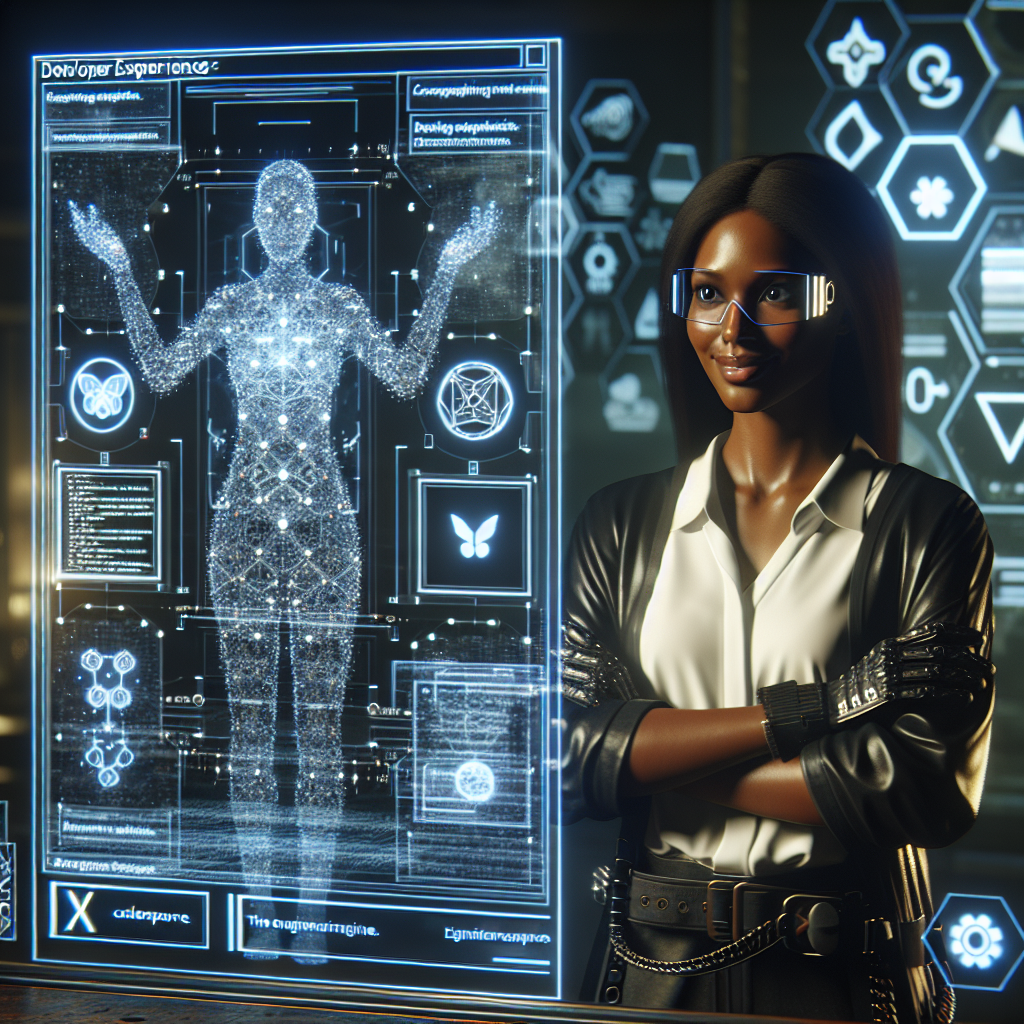Viewport: 1024px width, 1024px height.
Task: Open the square butterfly tile
Action: click(x=474, y=535)
